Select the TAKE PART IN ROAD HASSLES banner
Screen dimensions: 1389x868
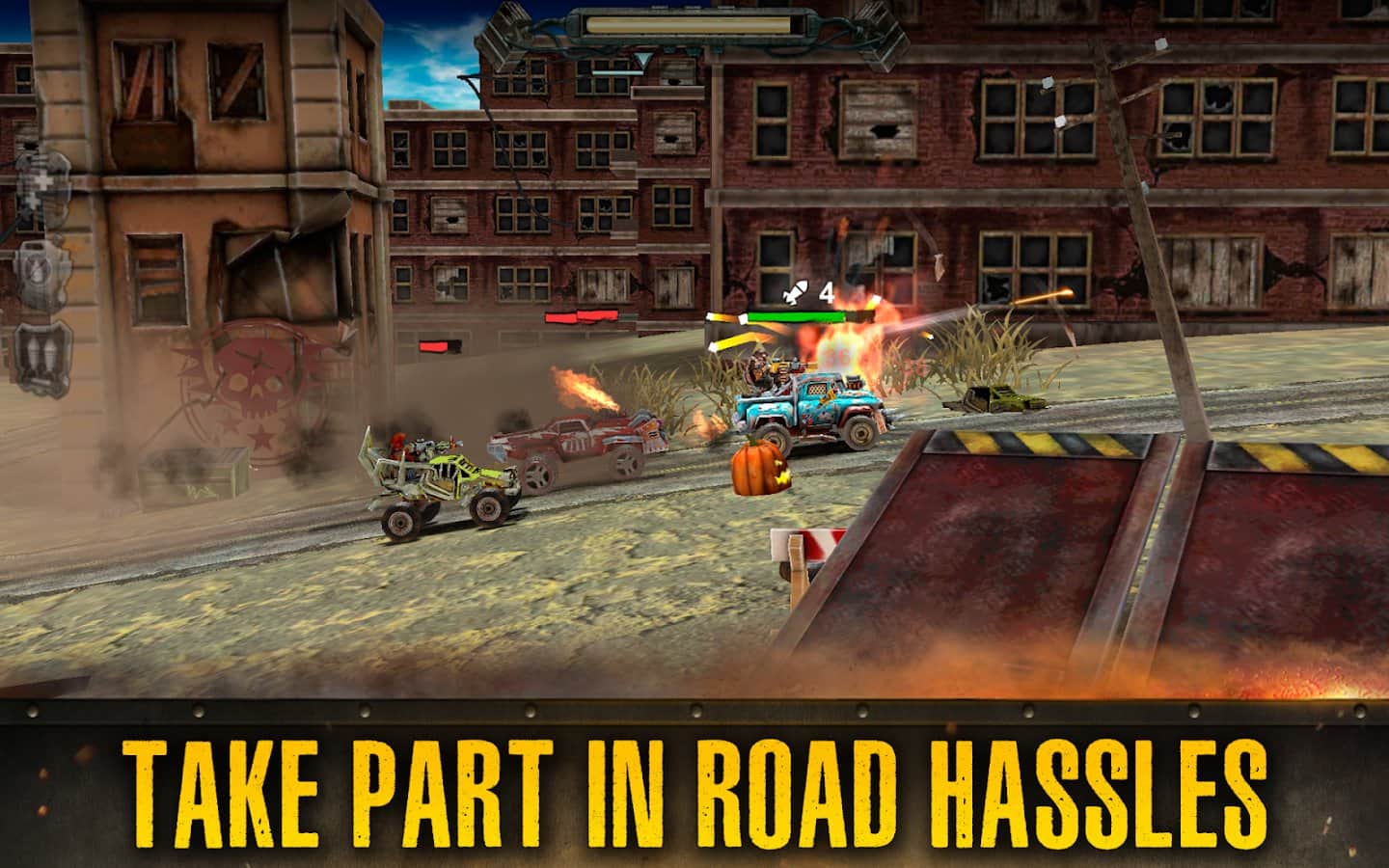click(x=694, y=783)
